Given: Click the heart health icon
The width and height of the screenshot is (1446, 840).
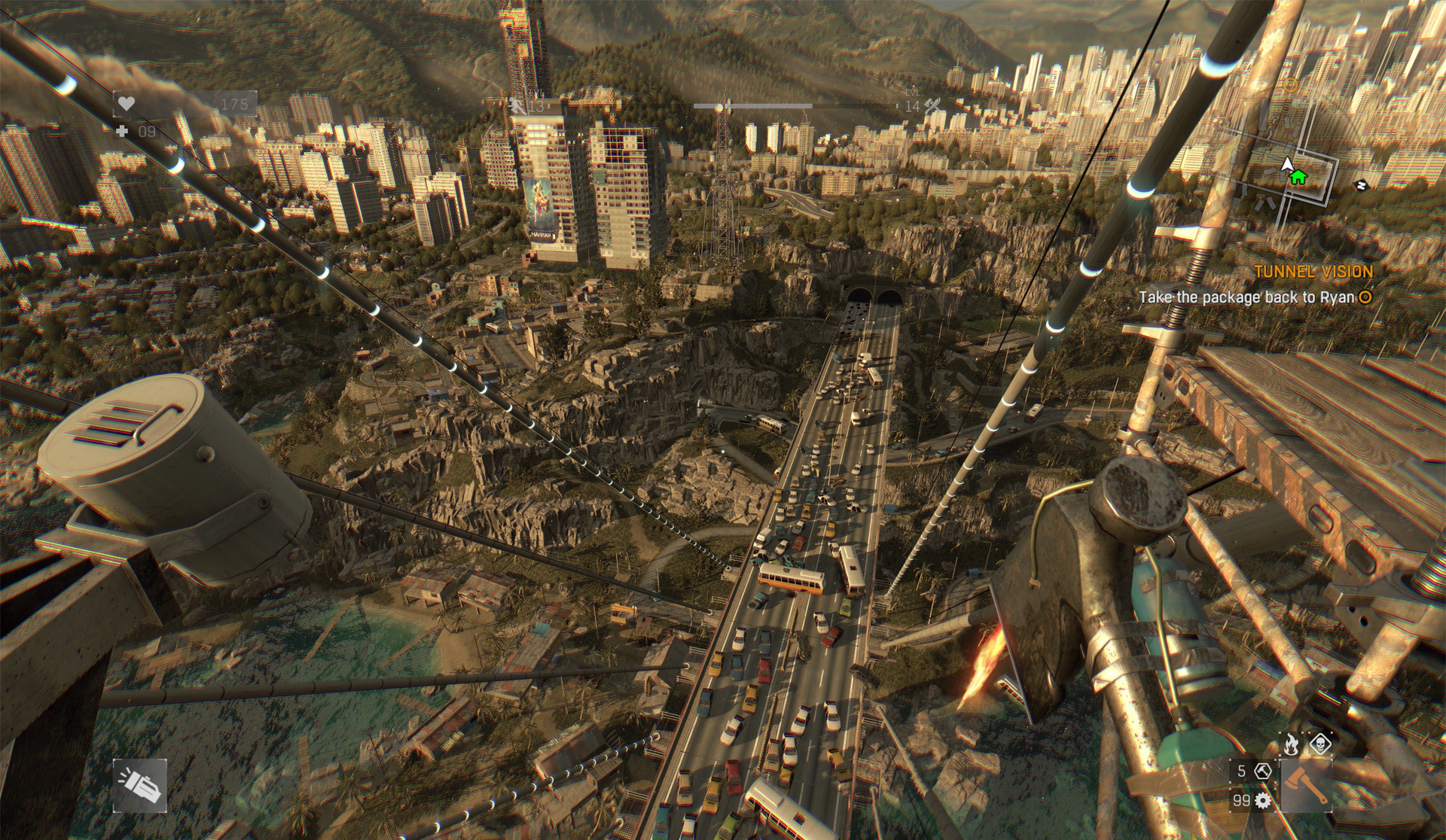Looking at the screenshot, I should tap(126, 104).
